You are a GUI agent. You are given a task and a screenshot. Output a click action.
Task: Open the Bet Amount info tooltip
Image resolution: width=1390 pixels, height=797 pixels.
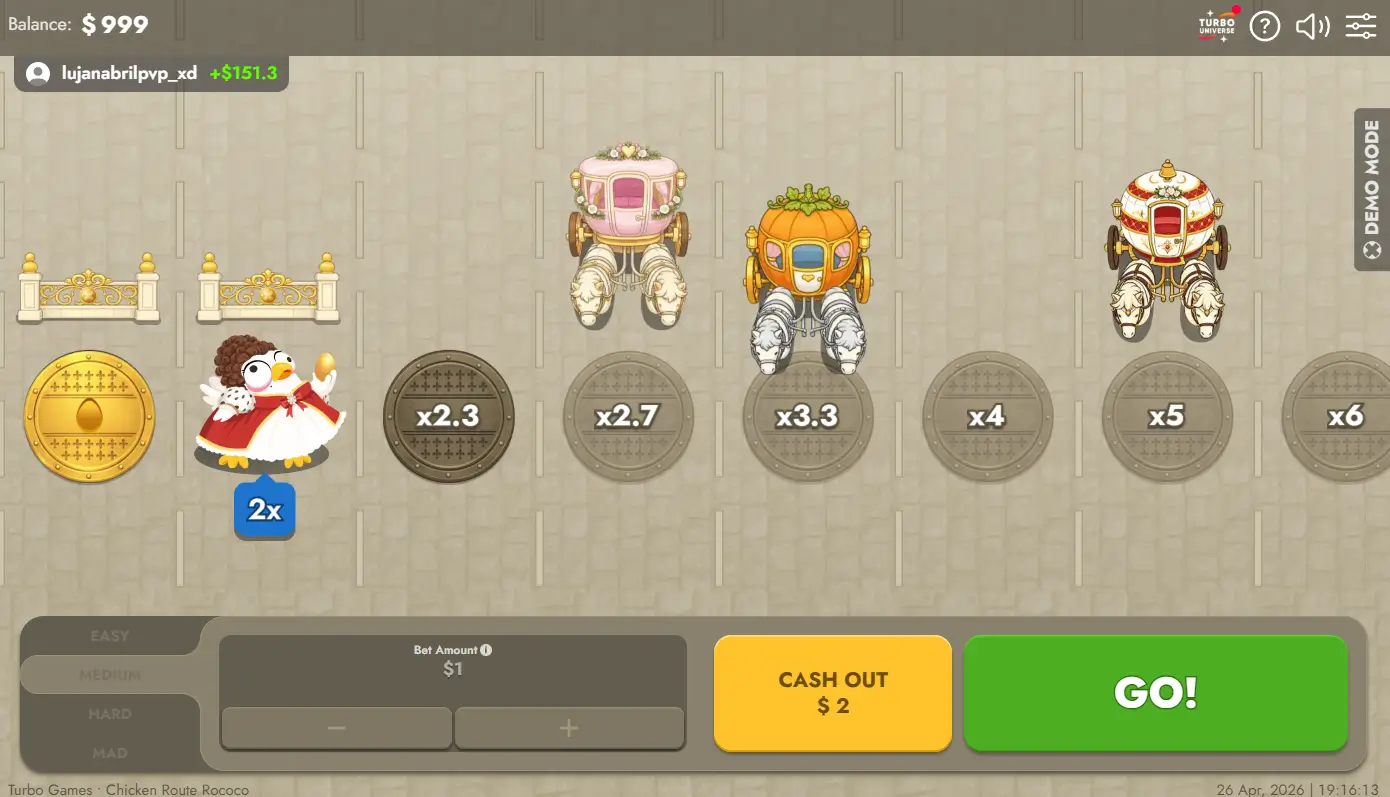coord(486,649)
